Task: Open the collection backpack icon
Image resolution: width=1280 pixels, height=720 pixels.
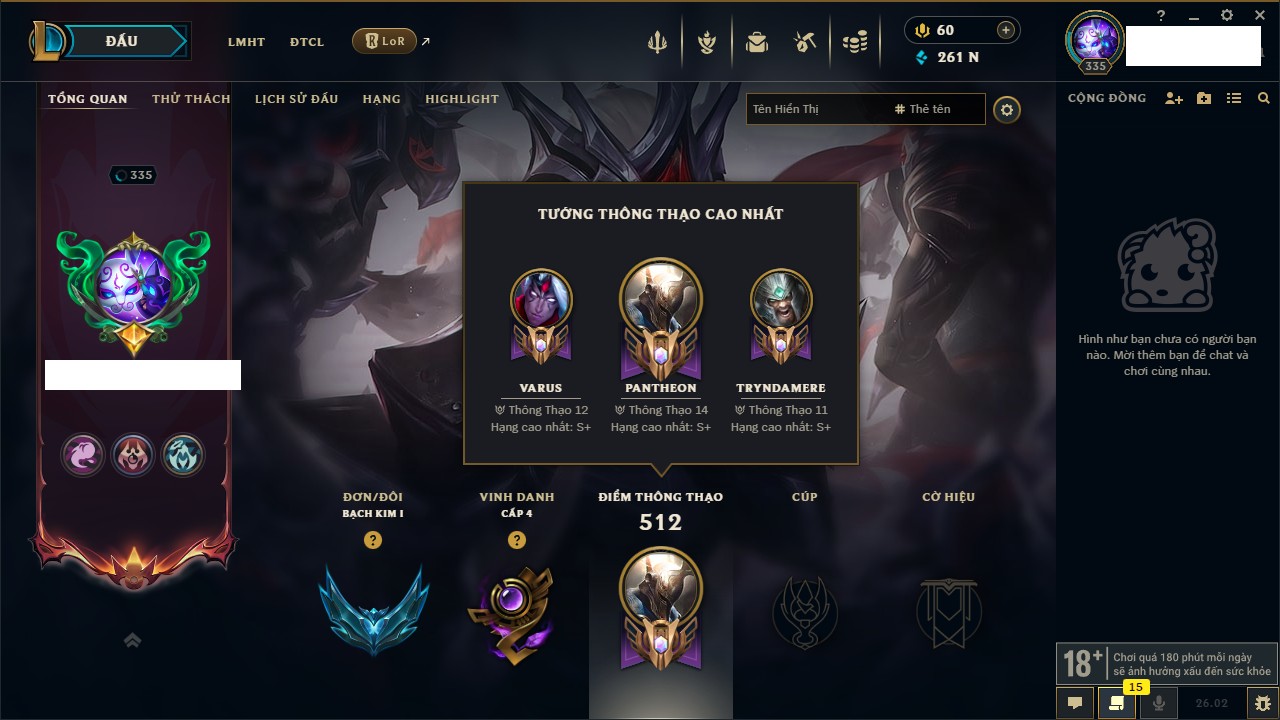Action: coord(757,42)
